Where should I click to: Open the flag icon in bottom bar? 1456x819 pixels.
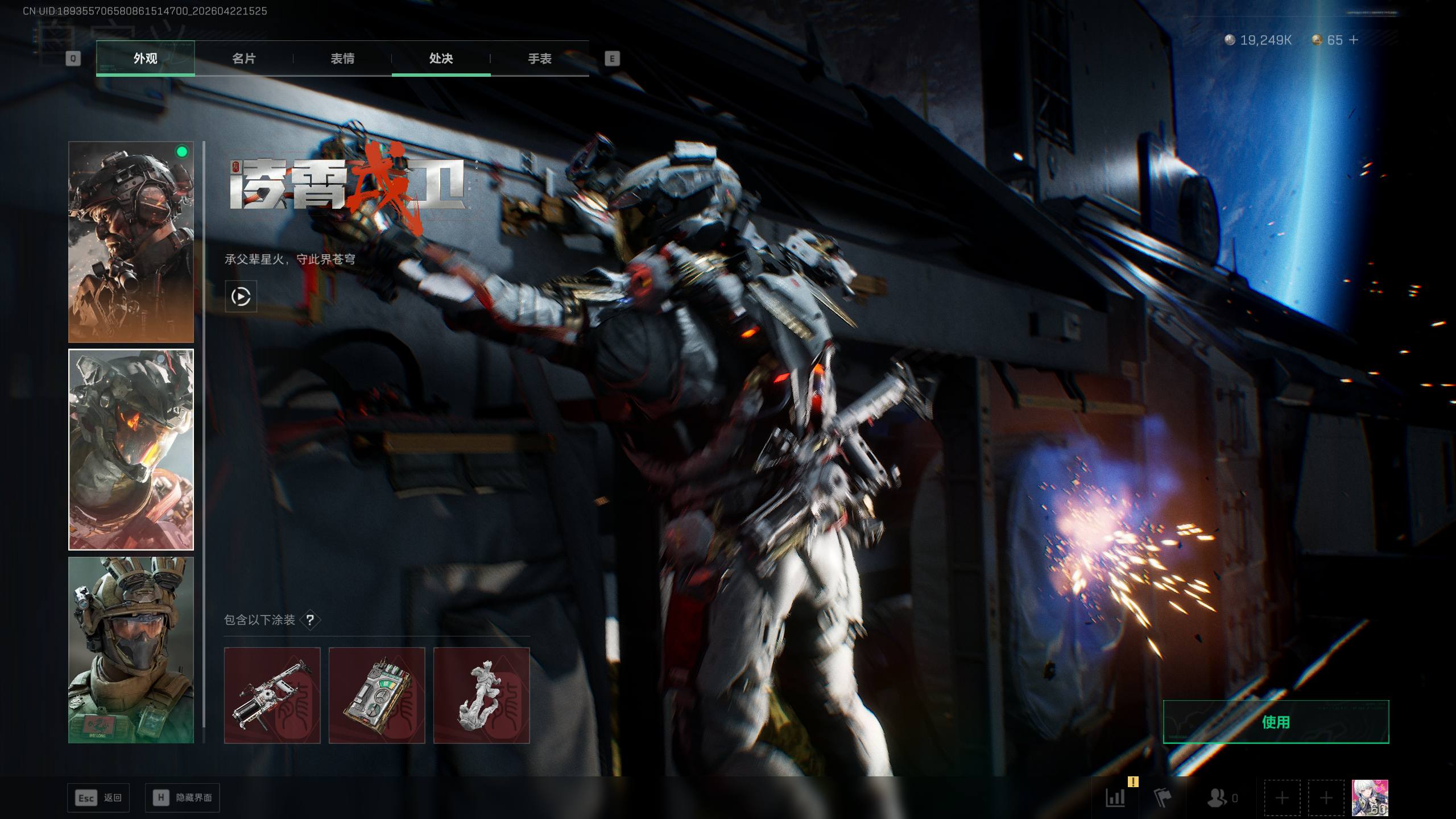click(x=1163, y=798)
